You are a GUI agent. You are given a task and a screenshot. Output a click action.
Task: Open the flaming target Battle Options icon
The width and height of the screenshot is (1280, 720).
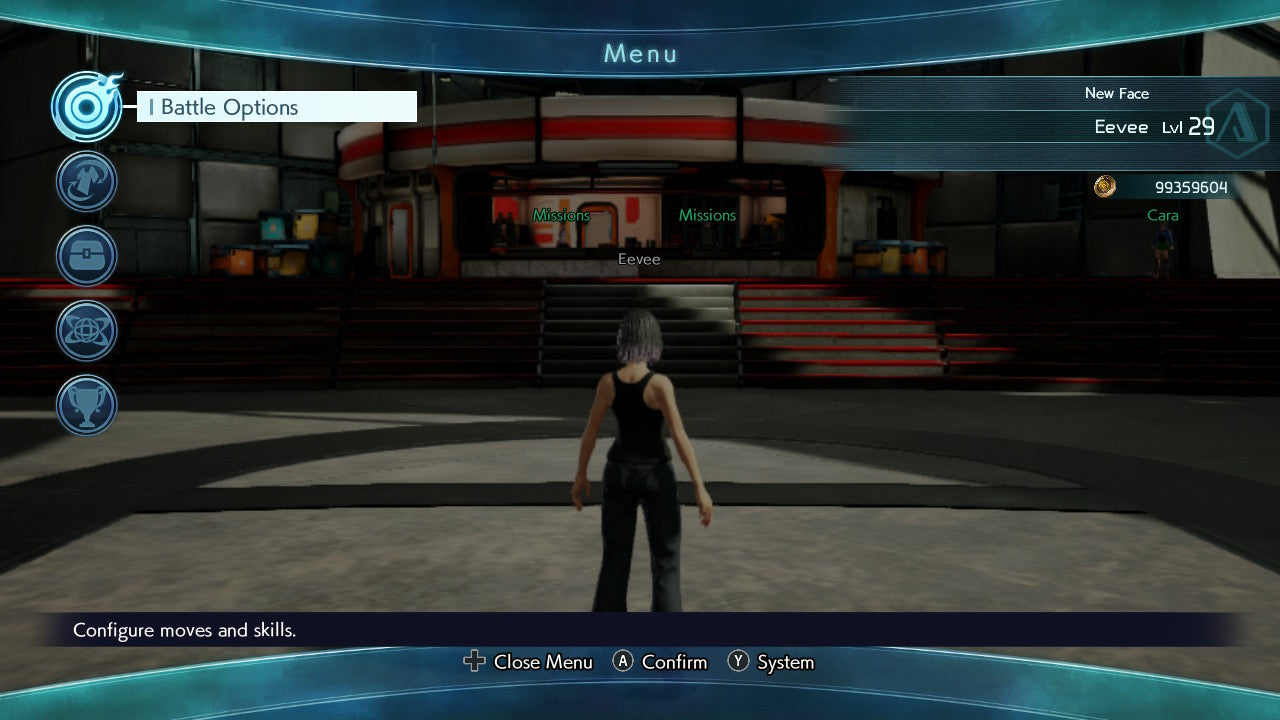click(x=87, y=107)
